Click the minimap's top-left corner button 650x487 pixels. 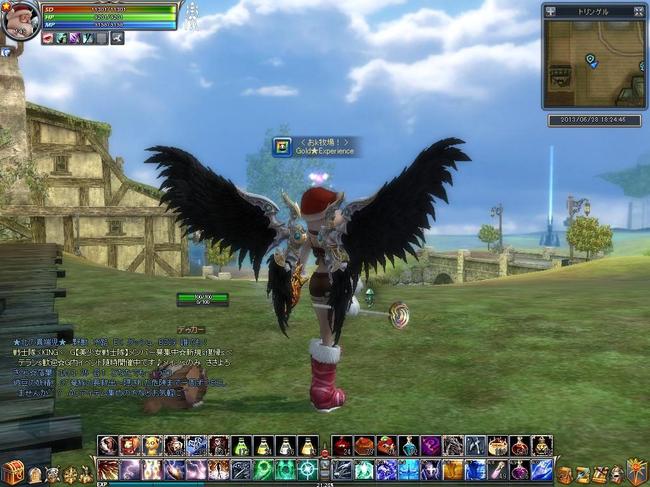pyautogui.click(x=550, y=11)
